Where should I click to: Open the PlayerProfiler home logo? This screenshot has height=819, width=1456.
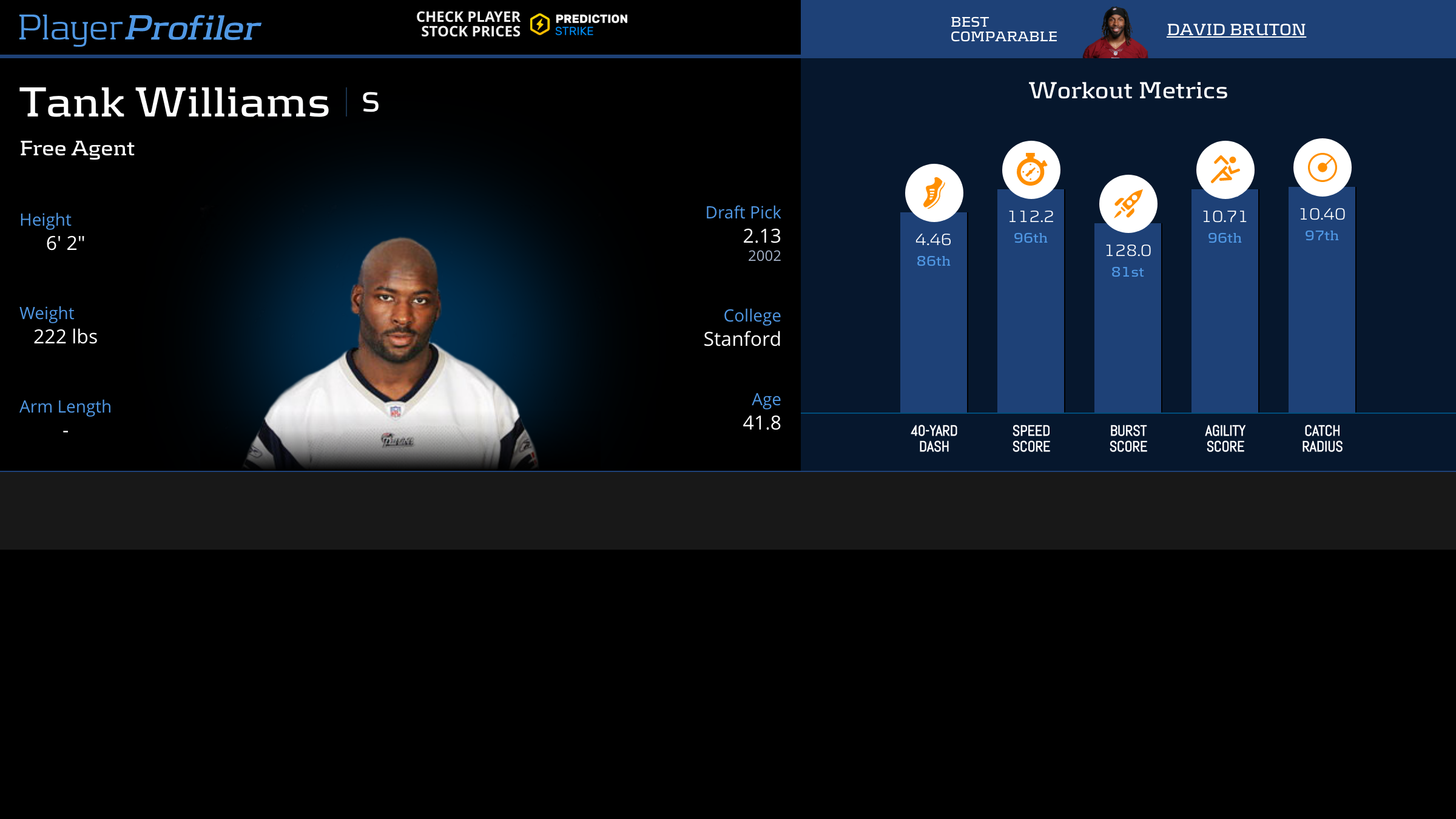point(140,28)
